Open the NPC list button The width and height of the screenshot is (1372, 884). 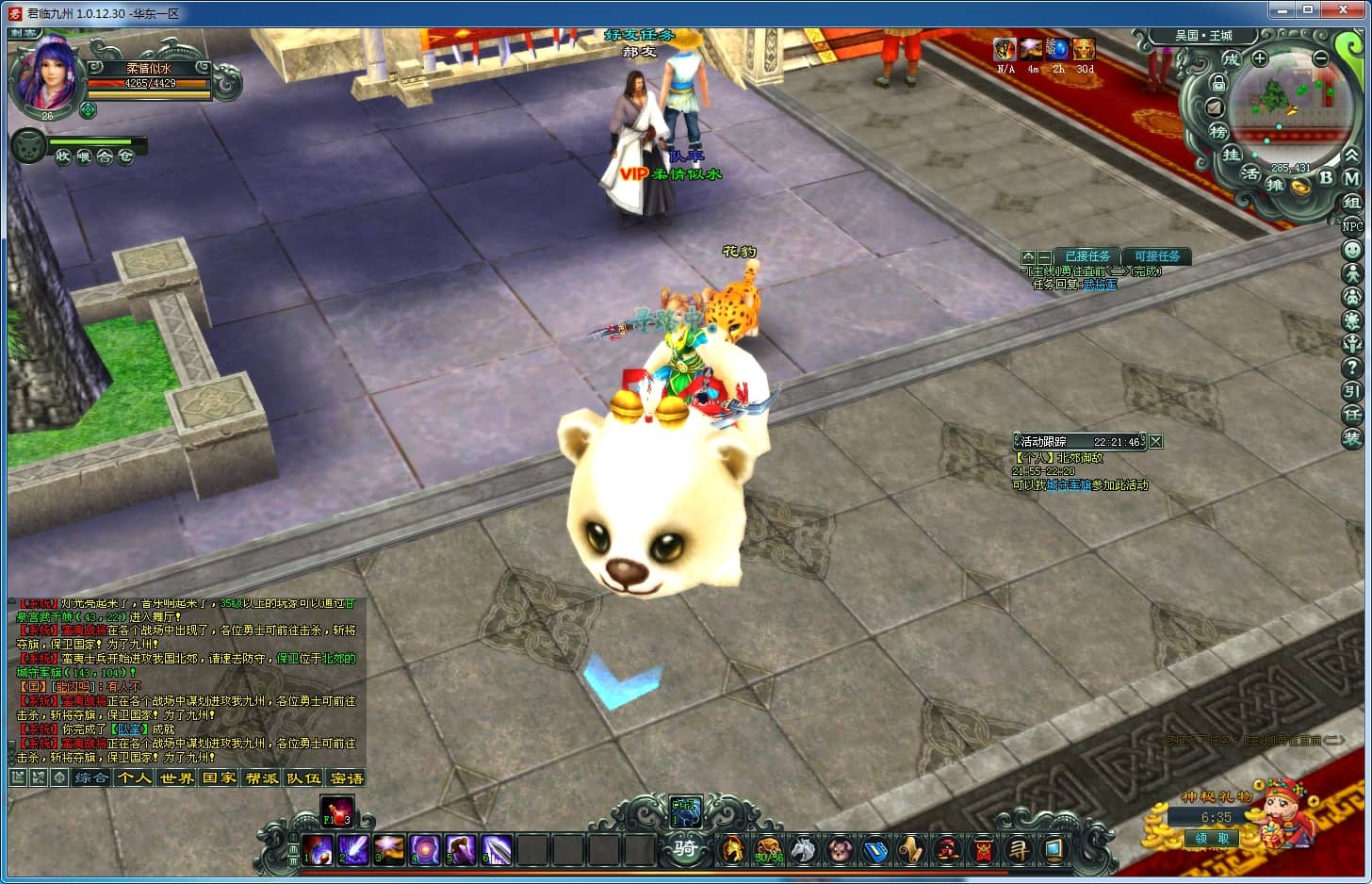[x=1352, y=226]
